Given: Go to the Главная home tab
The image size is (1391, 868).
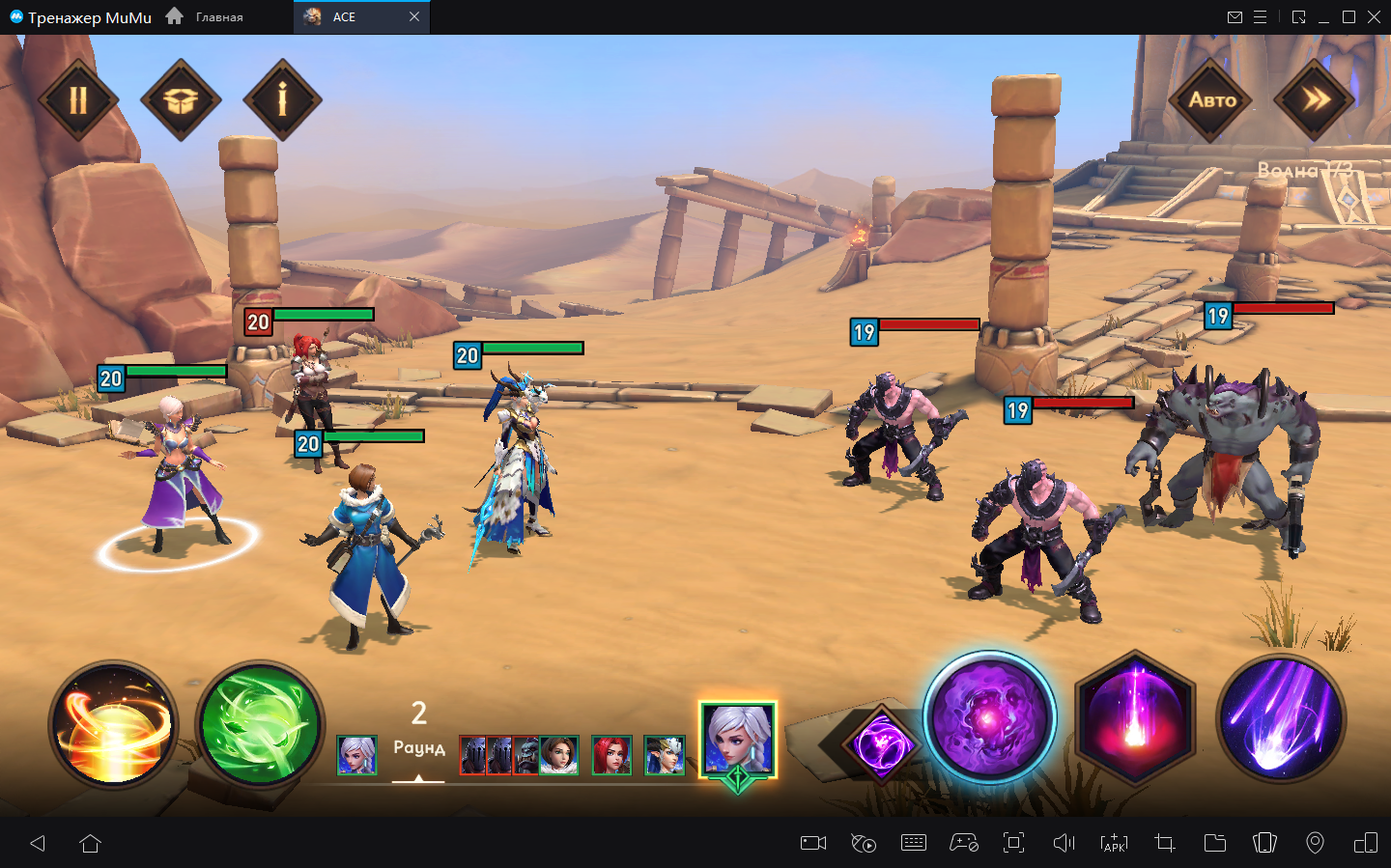Looking at the screenshot, I should pos(206,16).
